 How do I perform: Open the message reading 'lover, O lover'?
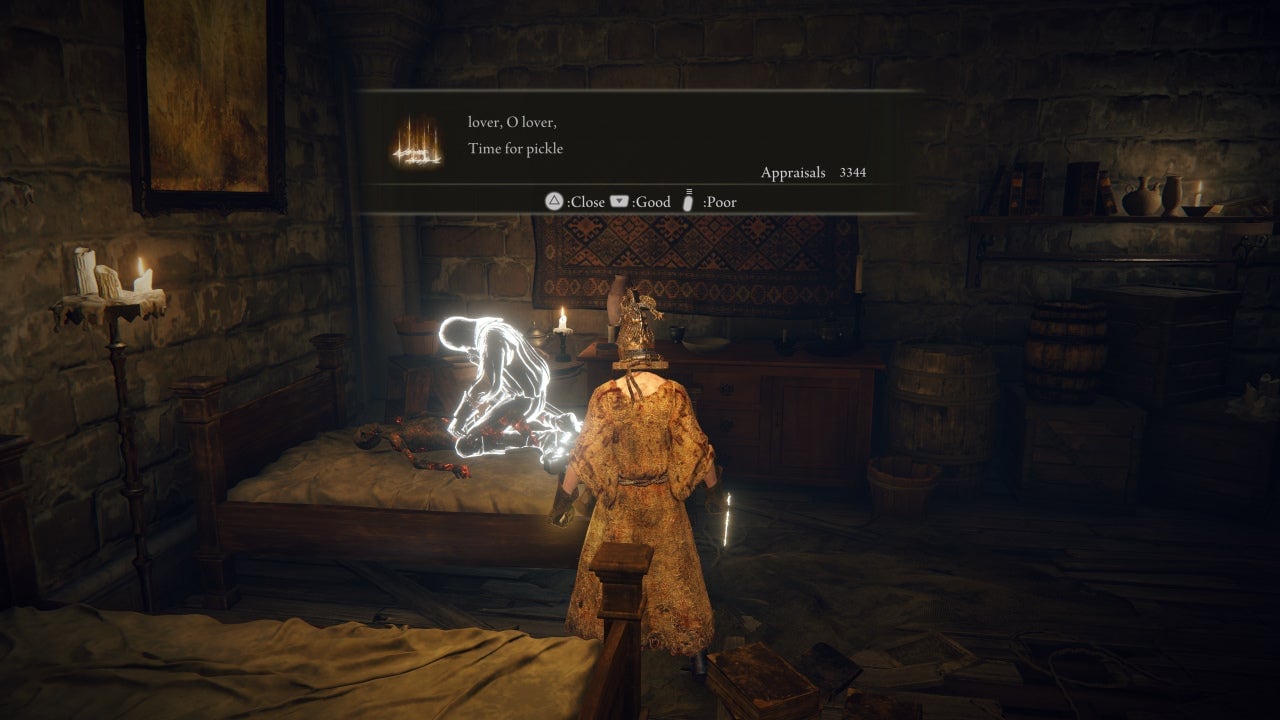click(x=512, y=121)
